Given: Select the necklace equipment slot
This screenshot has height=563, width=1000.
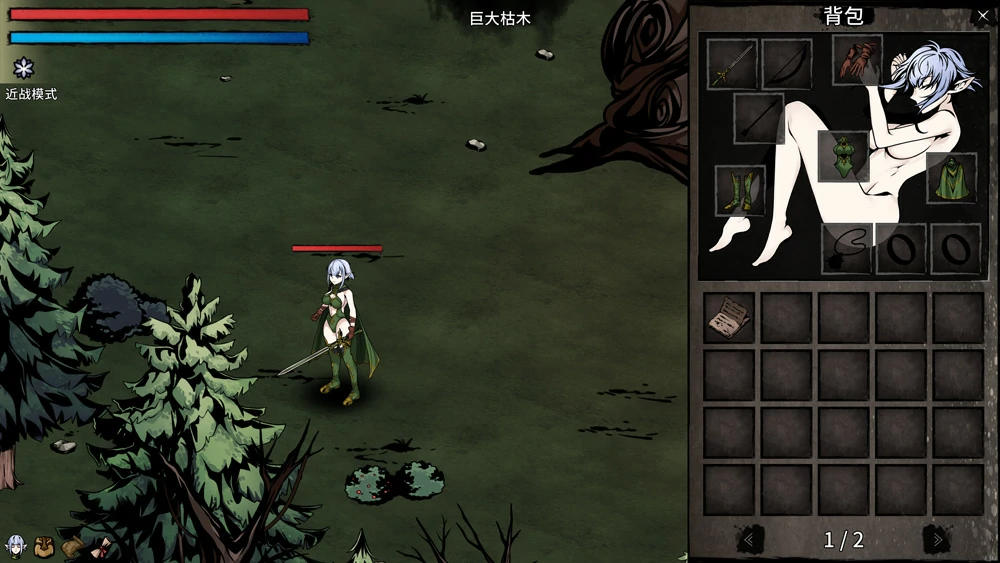Looking at the screenshot, I should 846,248.
